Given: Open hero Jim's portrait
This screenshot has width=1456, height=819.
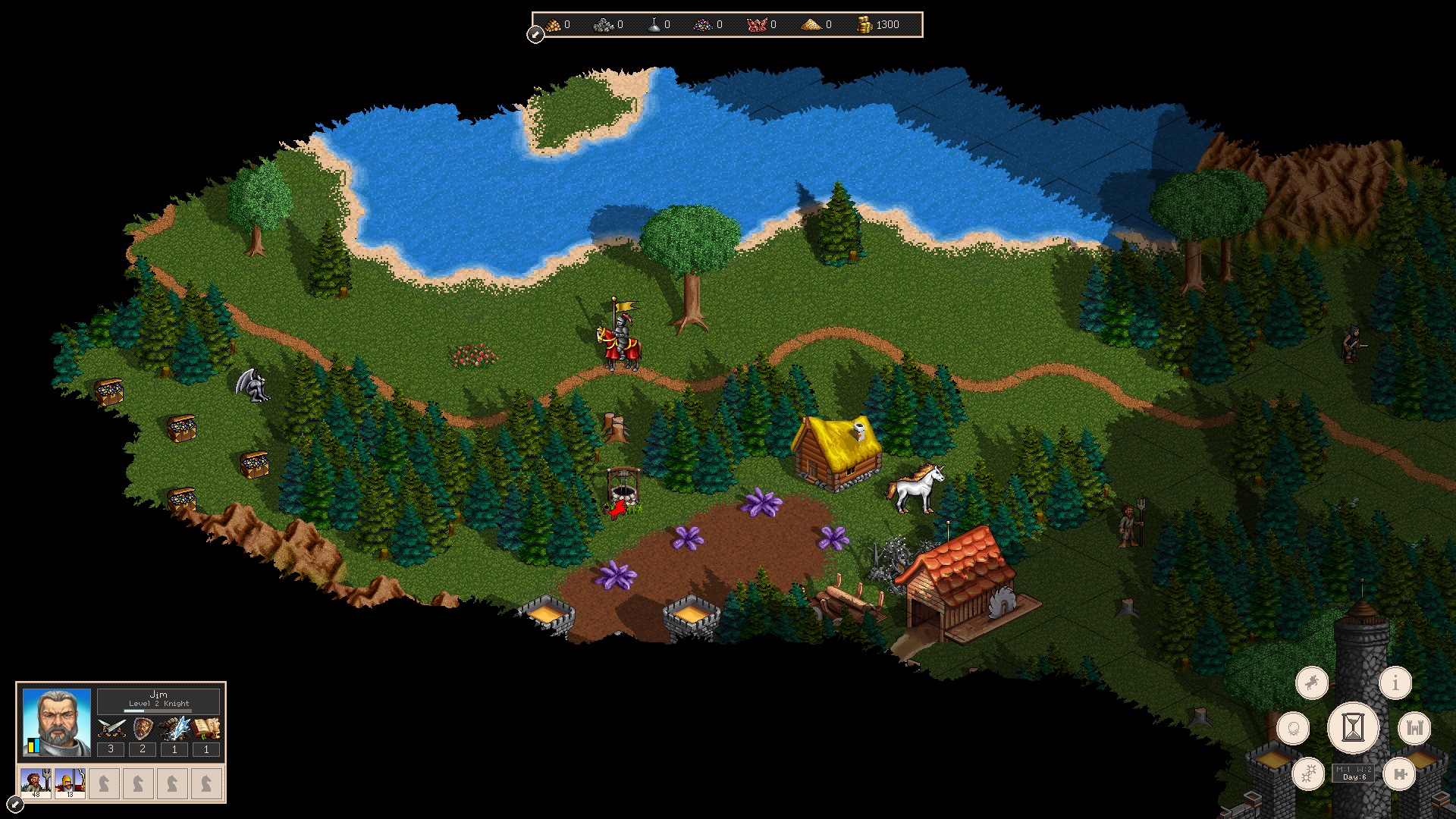Looking at the screenshot, I should pyautogui.click(x=57, y=723).
